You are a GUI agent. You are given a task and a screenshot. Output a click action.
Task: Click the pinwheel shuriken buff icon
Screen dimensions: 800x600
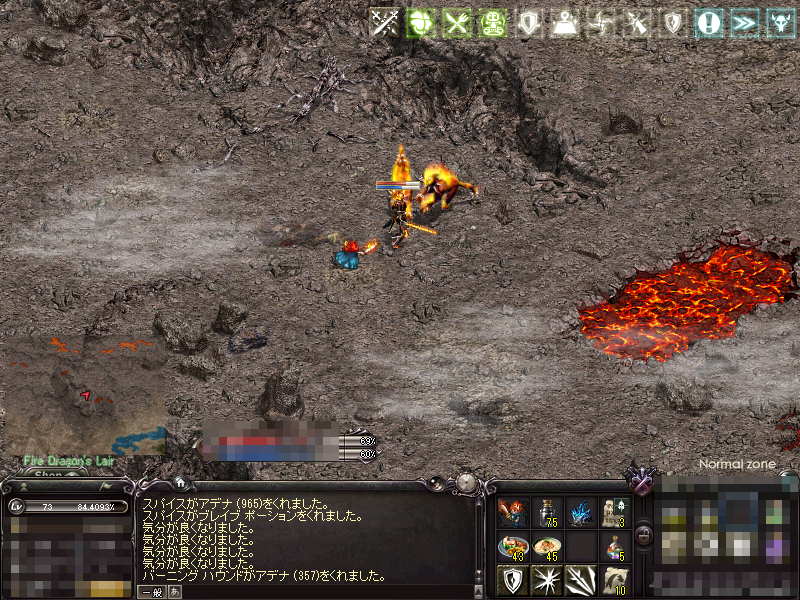pyautogui.click(x=600, y=23)
